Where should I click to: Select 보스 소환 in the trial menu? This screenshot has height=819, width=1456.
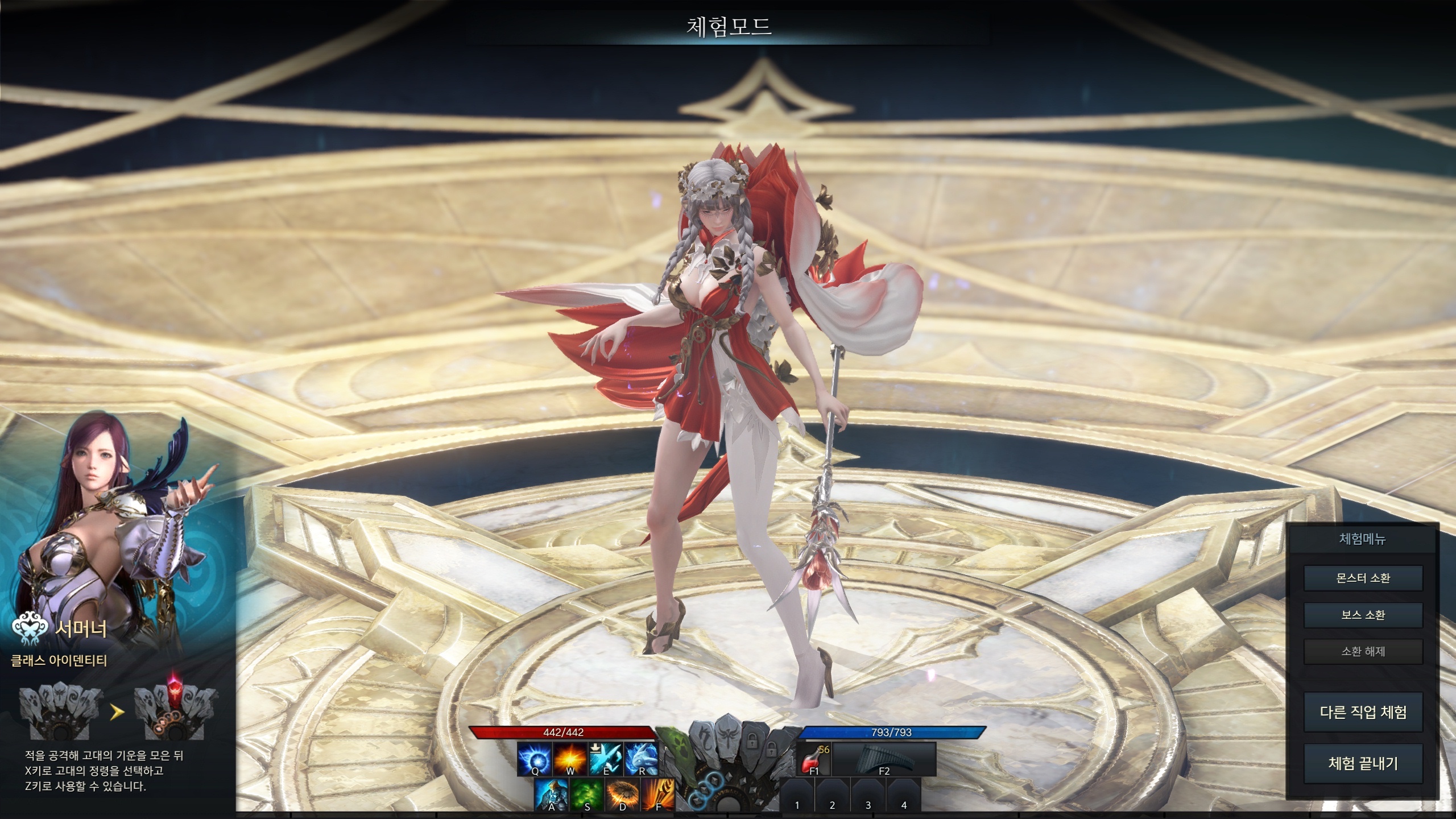[x=1363, y=615]
